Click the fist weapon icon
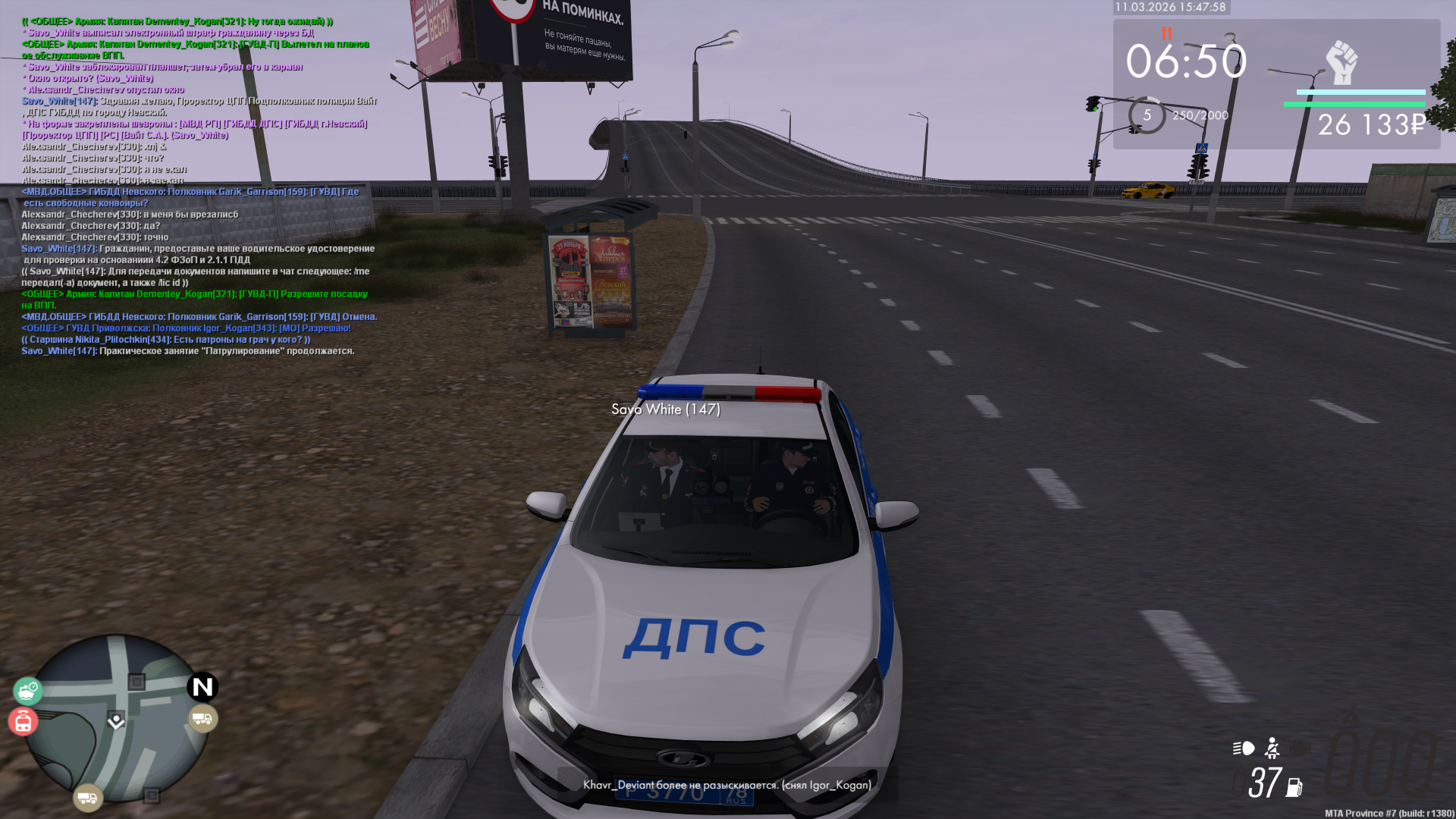 pos(1341,62)
